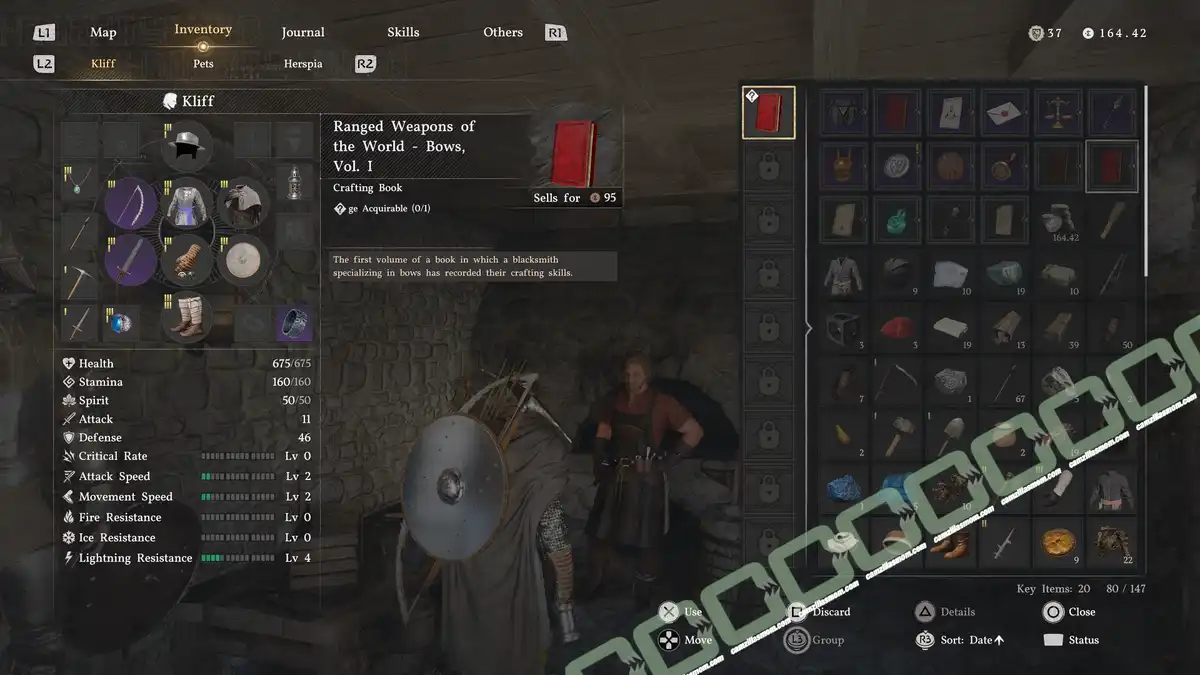Select the silver coin pile item

pos(1059,219)
